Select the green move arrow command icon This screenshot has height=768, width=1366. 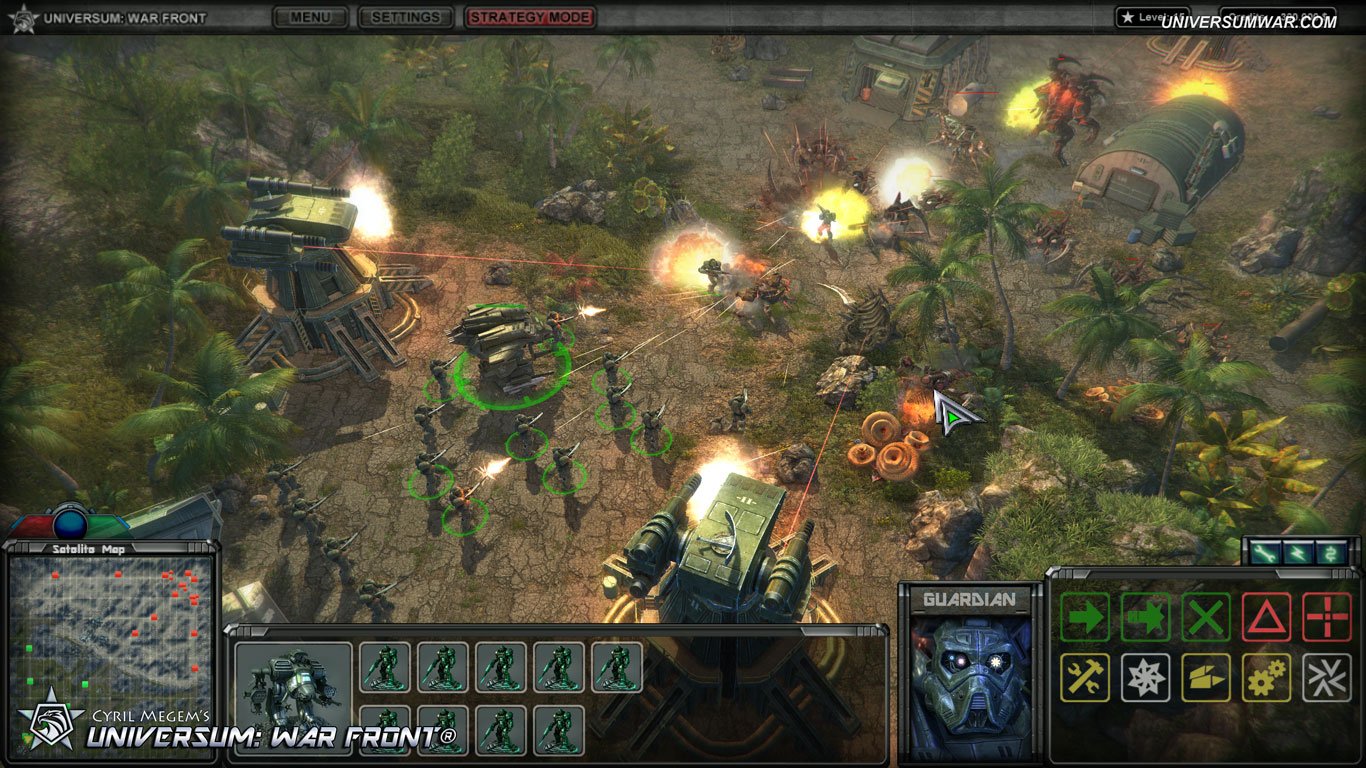point(1084,617)
